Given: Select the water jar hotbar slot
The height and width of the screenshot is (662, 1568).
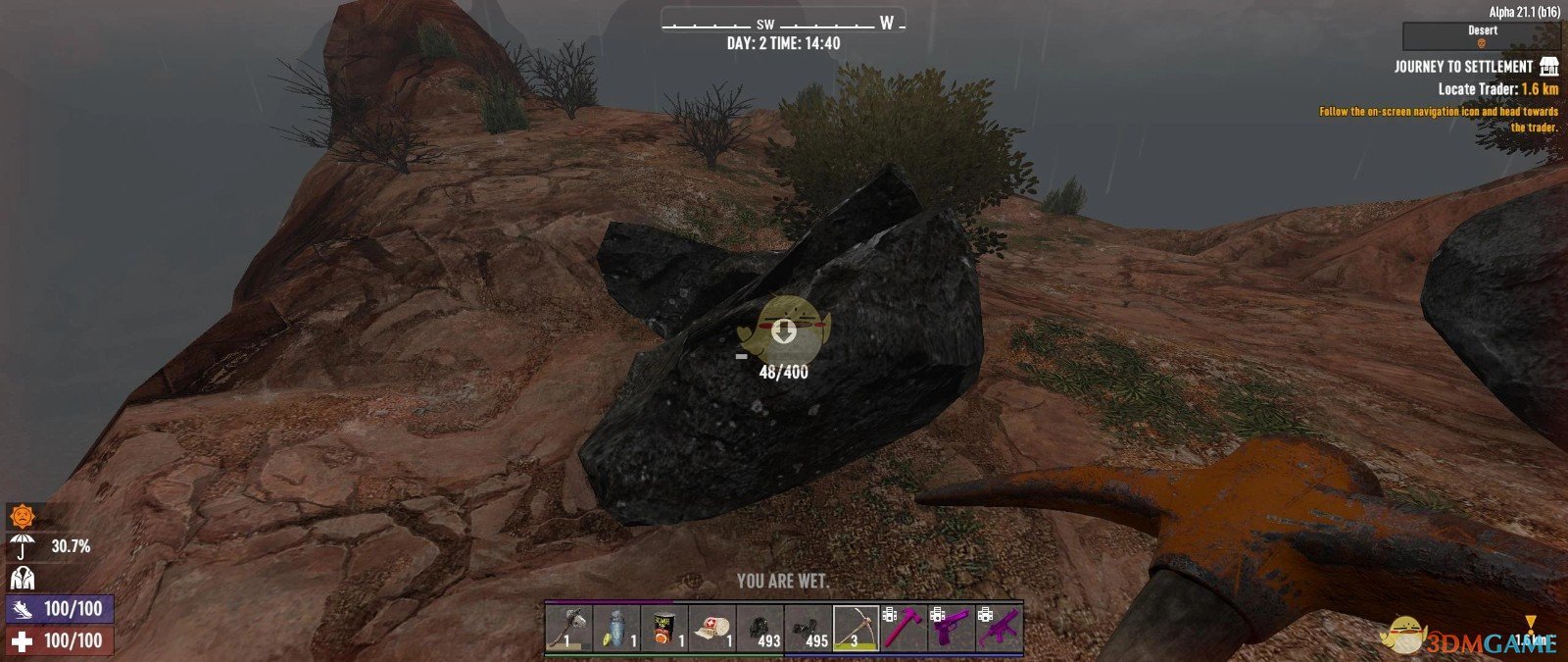Looking at the screenshot, I should (616, 628).
